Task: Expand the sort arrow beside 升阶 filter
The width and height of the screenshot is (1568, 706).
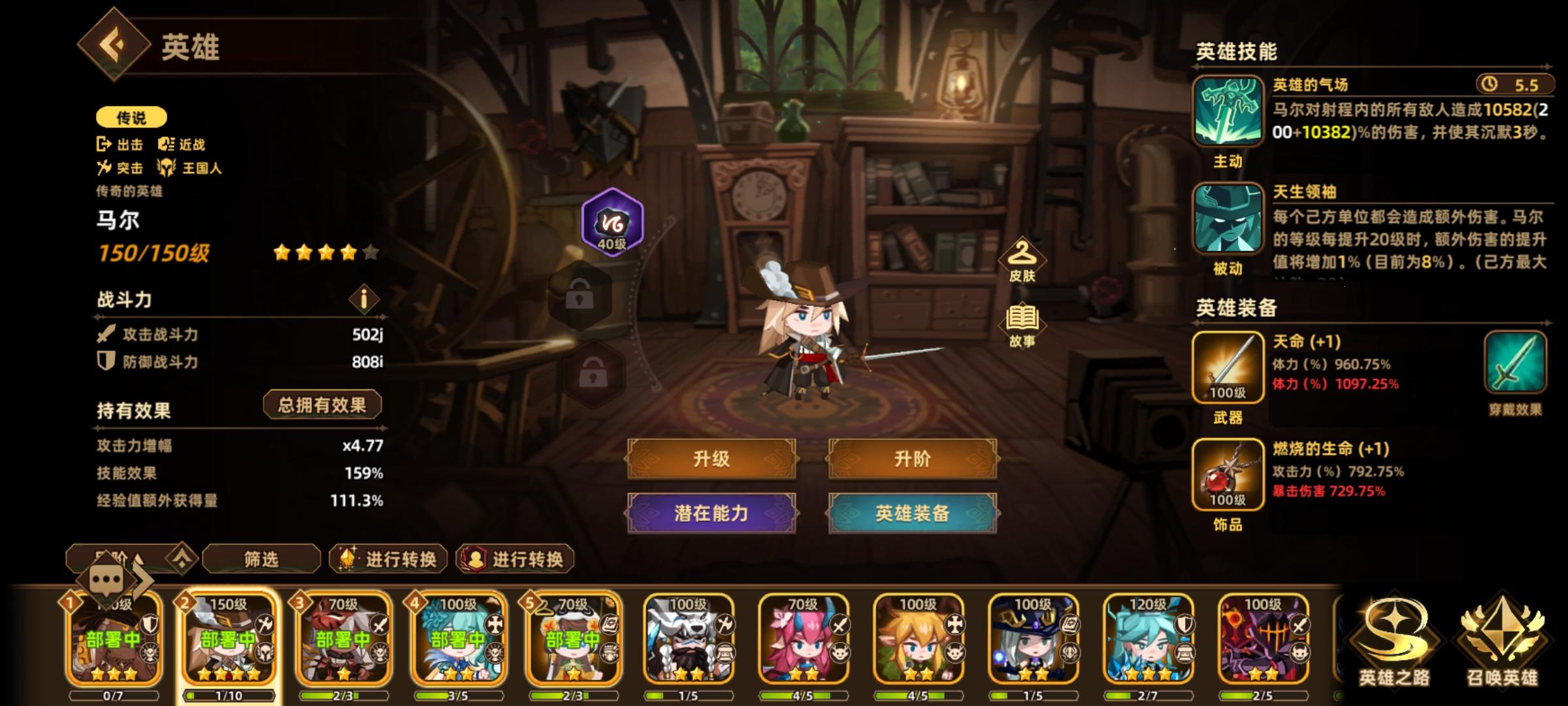Action: coord(182,557)
